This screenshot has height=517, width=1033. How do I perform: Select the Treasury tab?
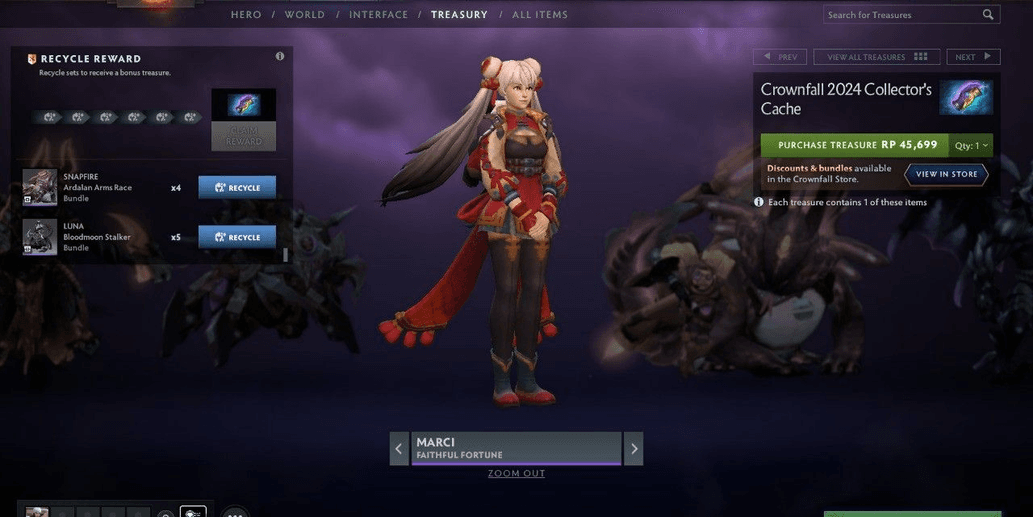click(x=459, y=15)
